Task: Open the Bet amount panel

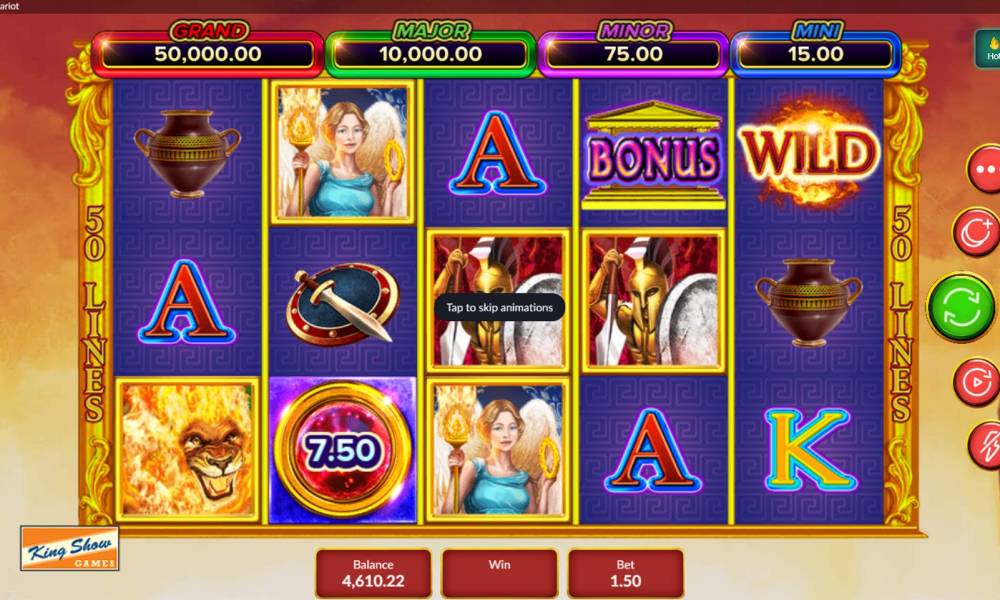Action: pos(626,573)
